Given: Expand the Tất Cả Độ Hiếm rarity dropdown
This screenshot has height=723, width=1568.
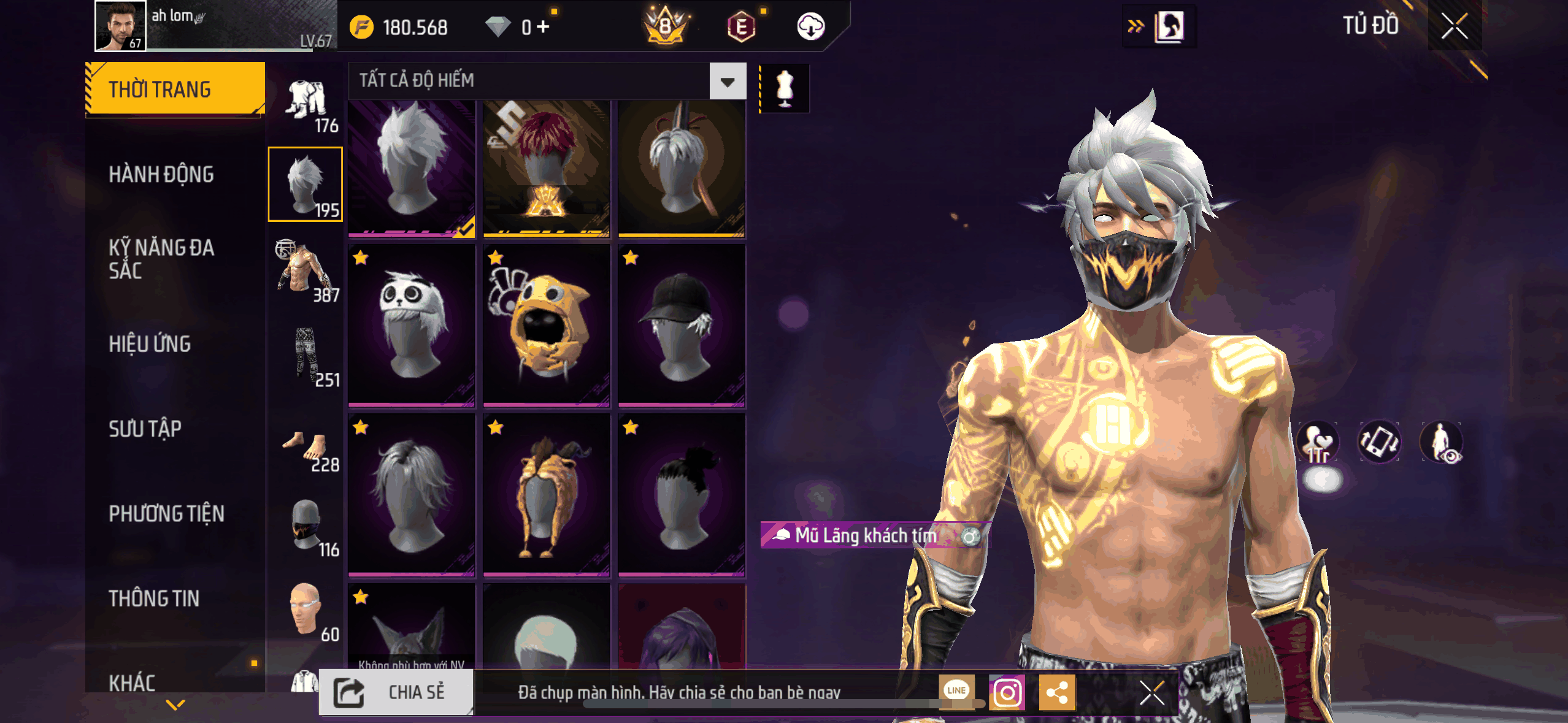Looking at the screenshot, I should [x=728, y=82].
